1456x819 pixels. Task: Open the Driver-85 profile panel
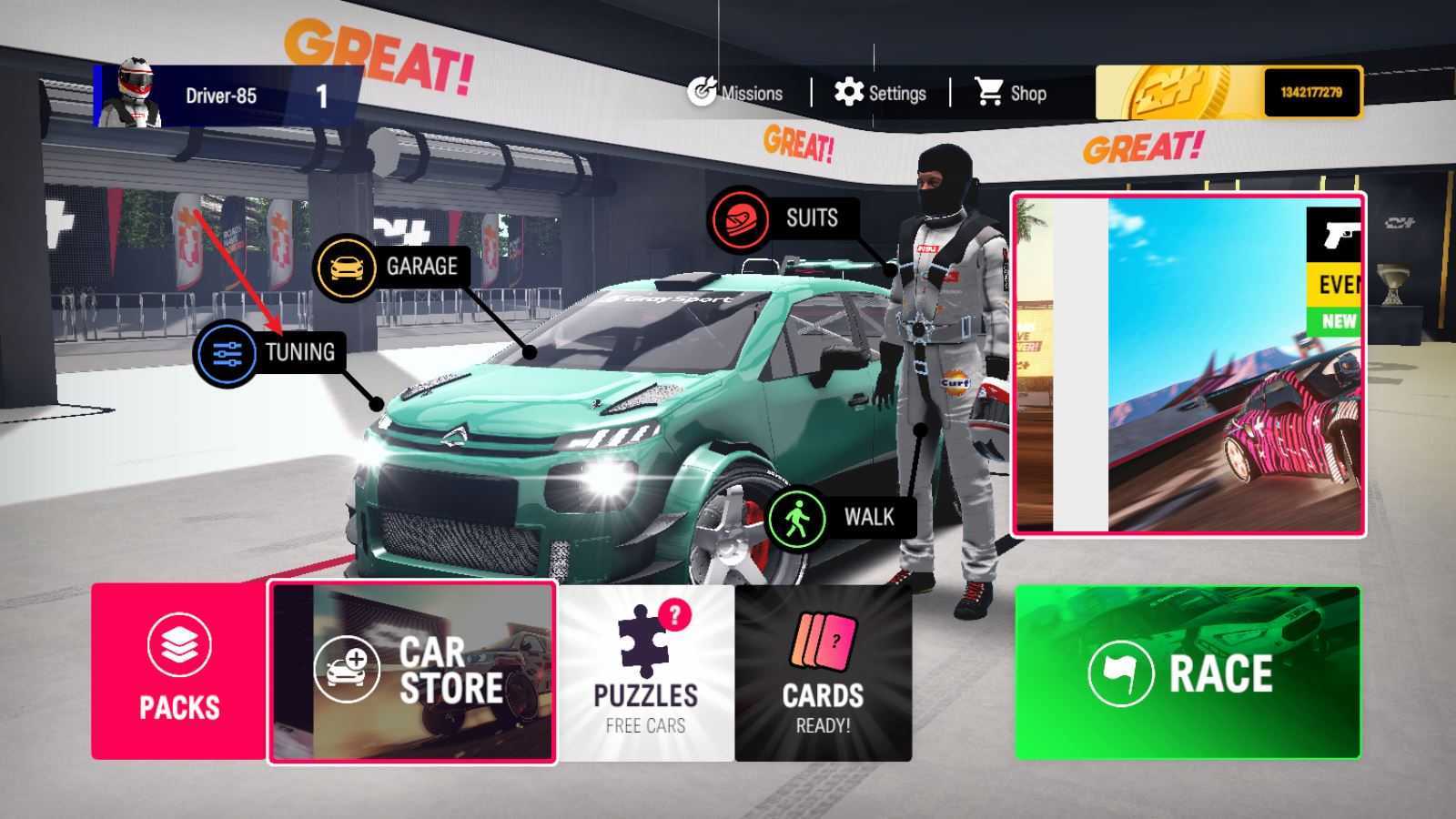[x=223, y=96]
